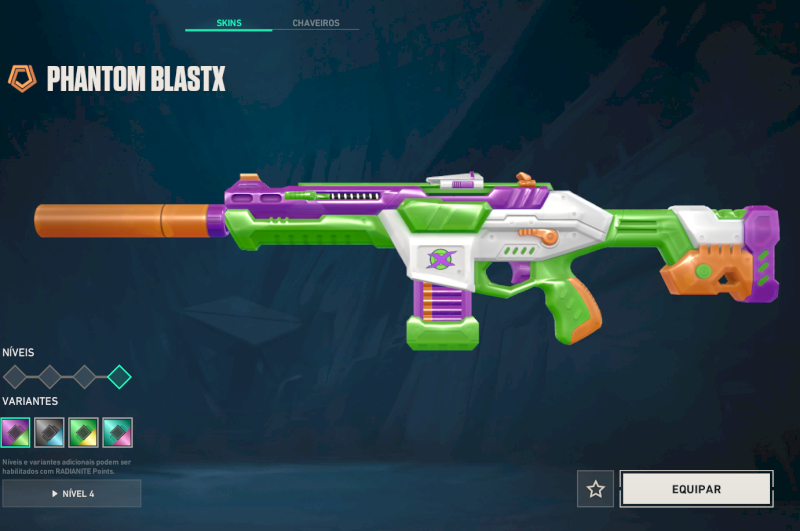Choose the purple and green variant
Image resolution: width=800 pixels, height=531 pixels.
pyautogui.click(x=16, y=432)
